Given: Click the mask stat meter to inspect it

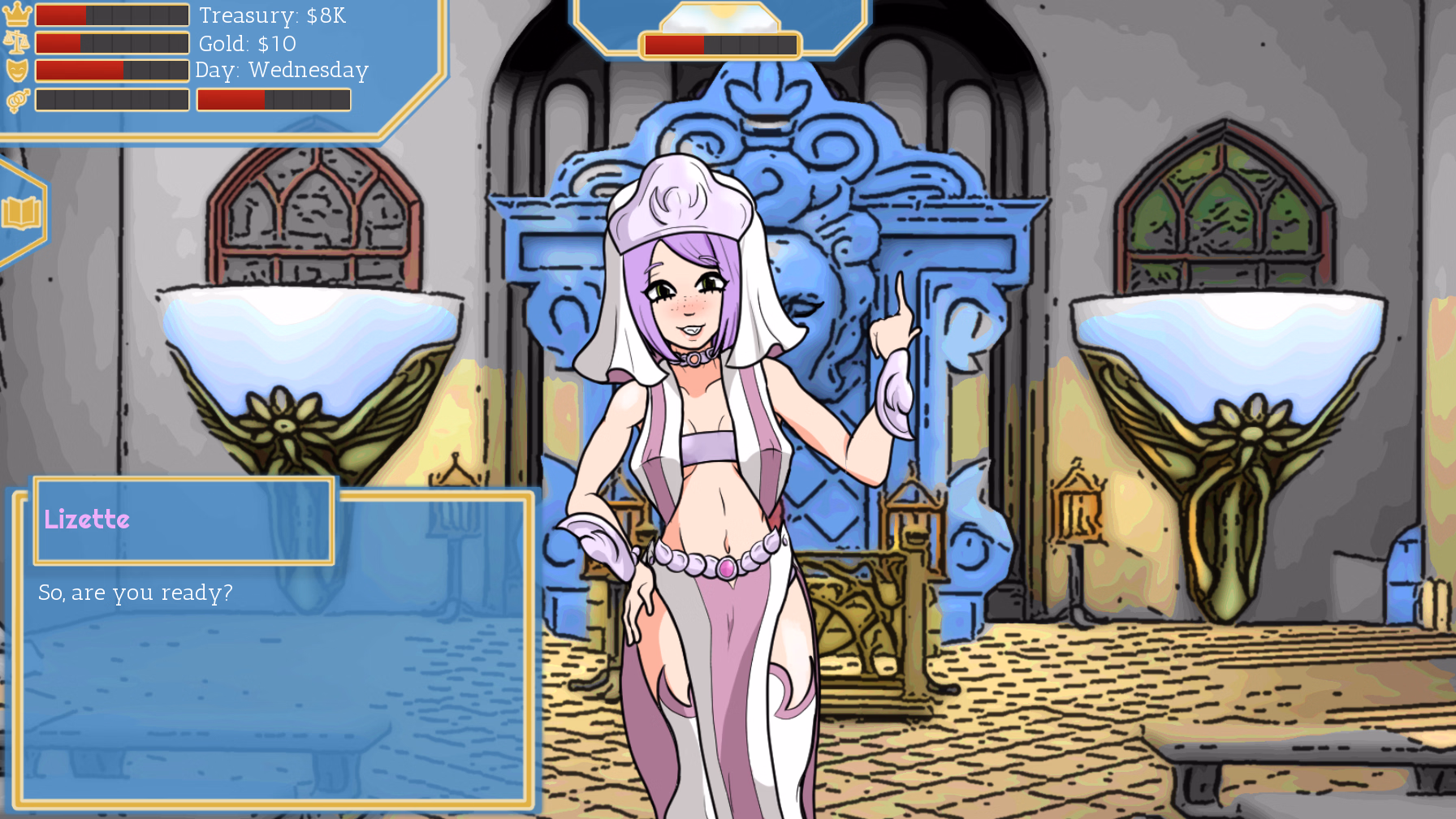Looking at the screenshot, I should [x=114, y=70].
